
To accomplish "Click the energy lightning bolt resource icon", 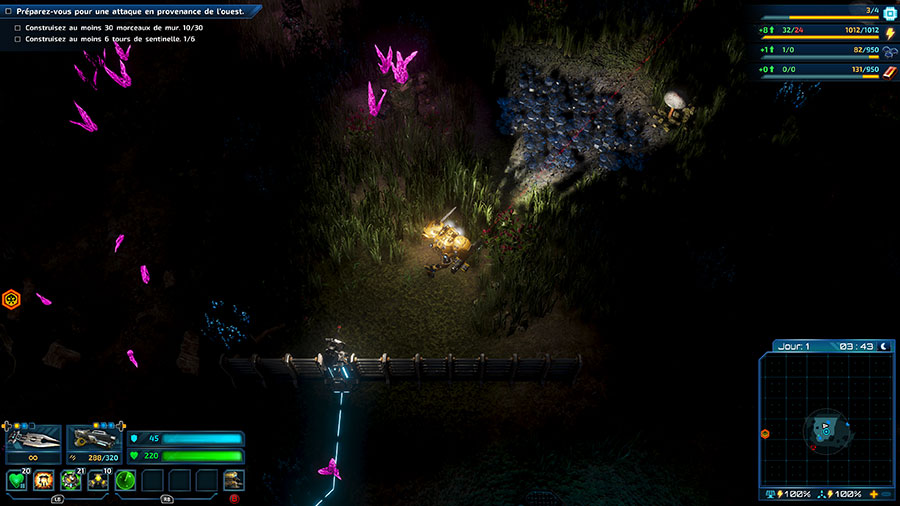I will point(890,33).
